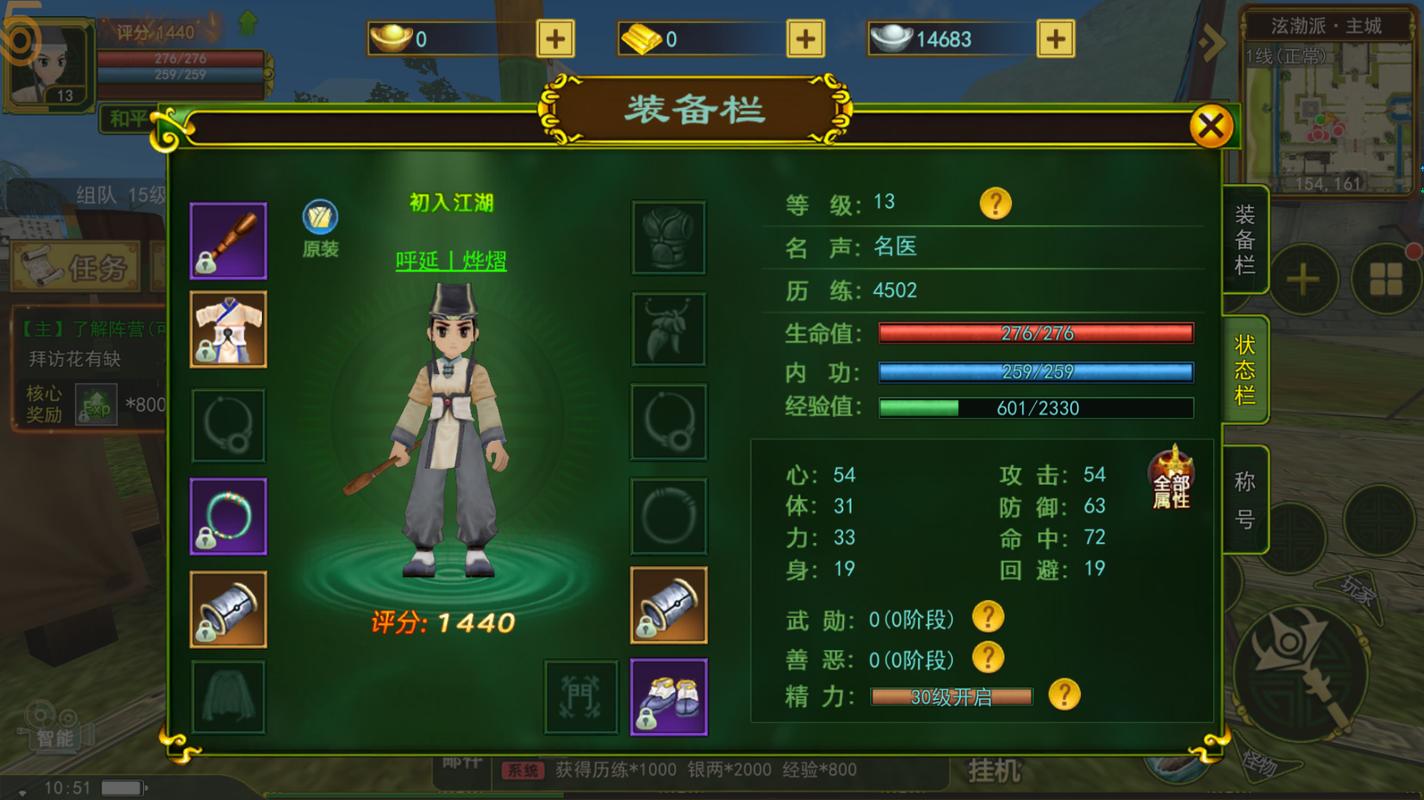The width and height of the screenshot is (1424, 800).
Task: Click the character name 呼延丨烨熠
Action: 451,261
